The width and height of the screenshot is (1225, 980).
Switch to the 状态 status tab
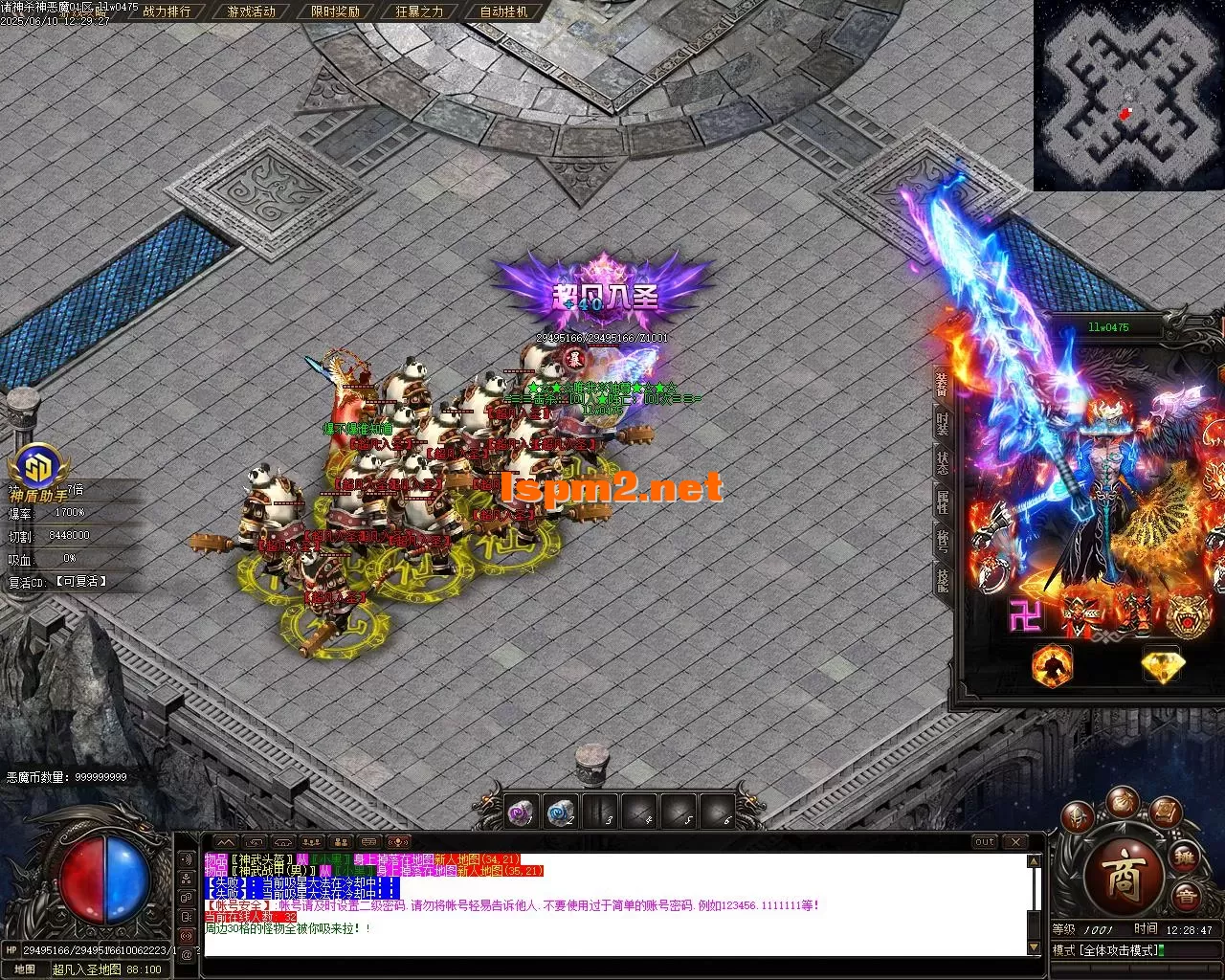942,461
